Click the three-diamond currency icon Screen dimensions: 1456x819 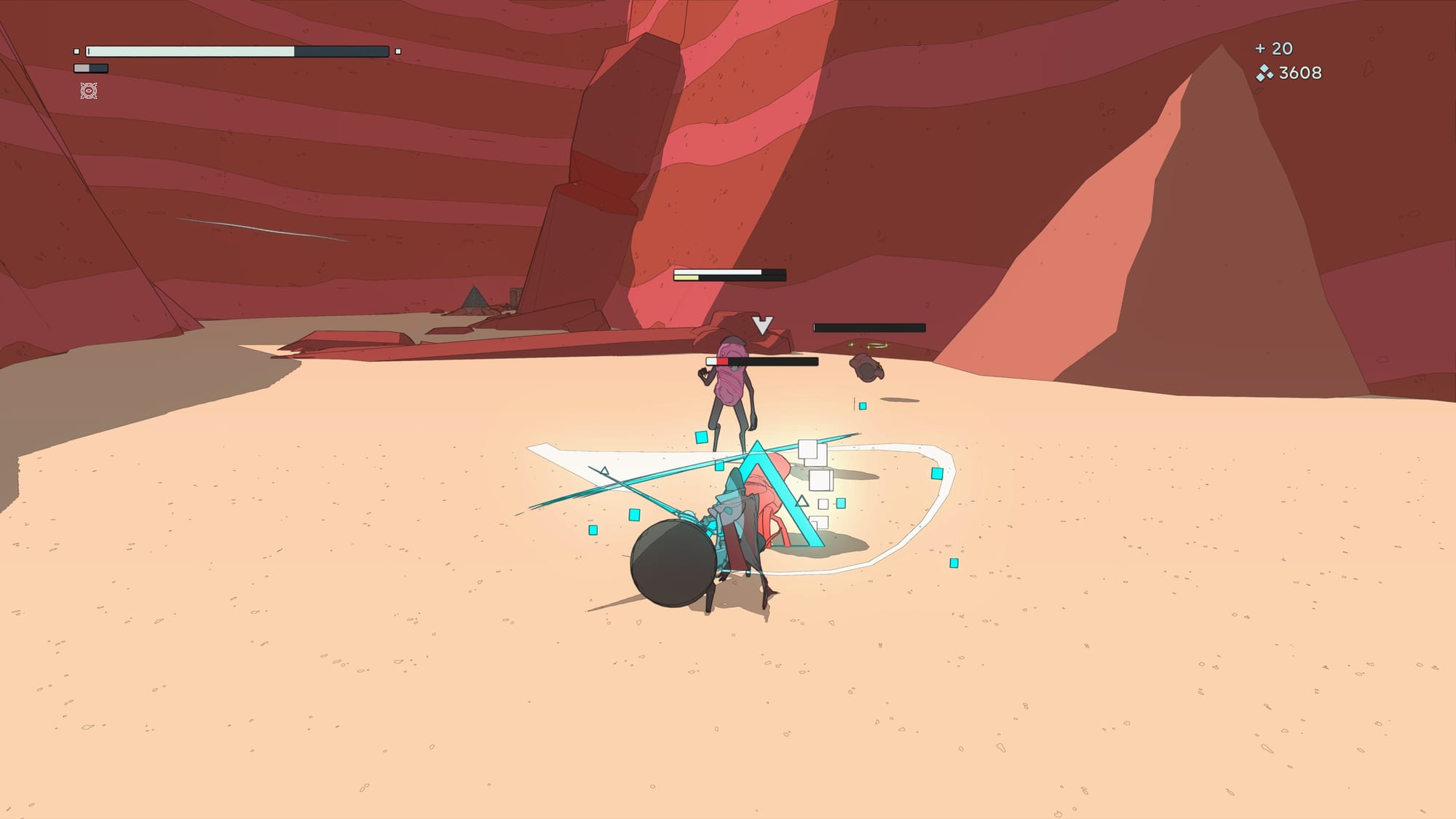coord(1265,73)
